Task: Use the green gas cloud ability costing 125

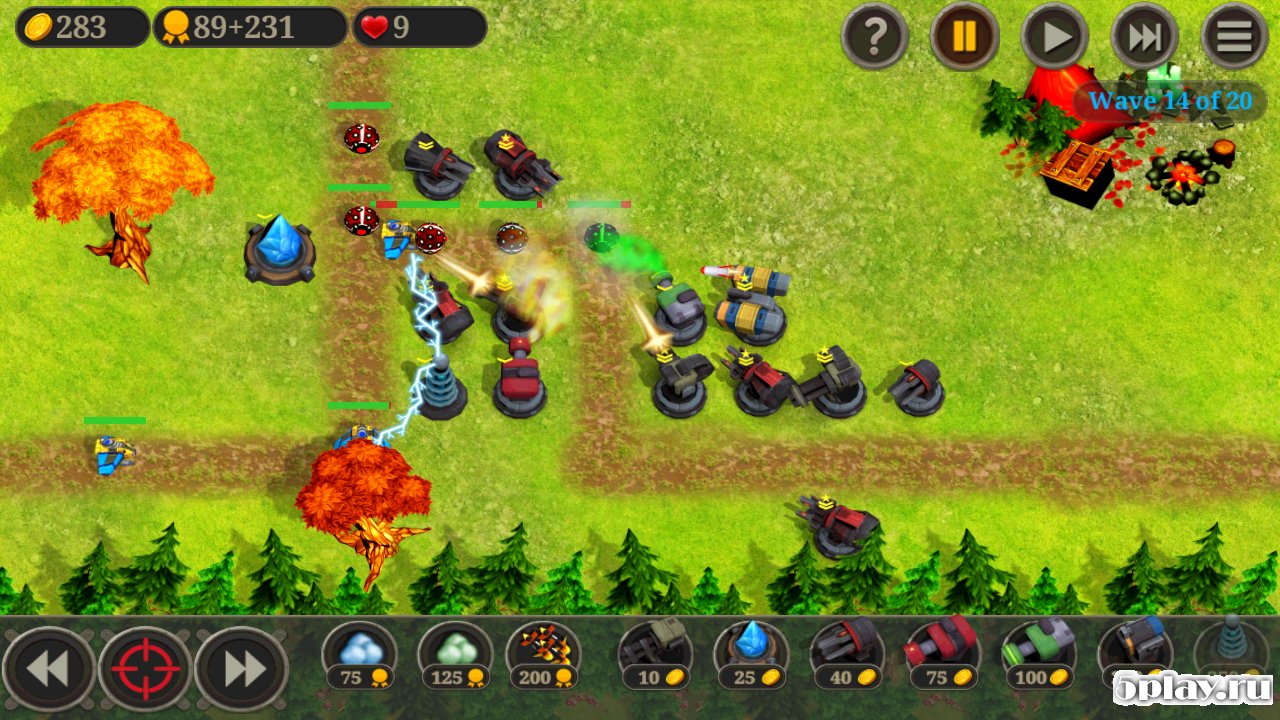Action: [455, 654]
